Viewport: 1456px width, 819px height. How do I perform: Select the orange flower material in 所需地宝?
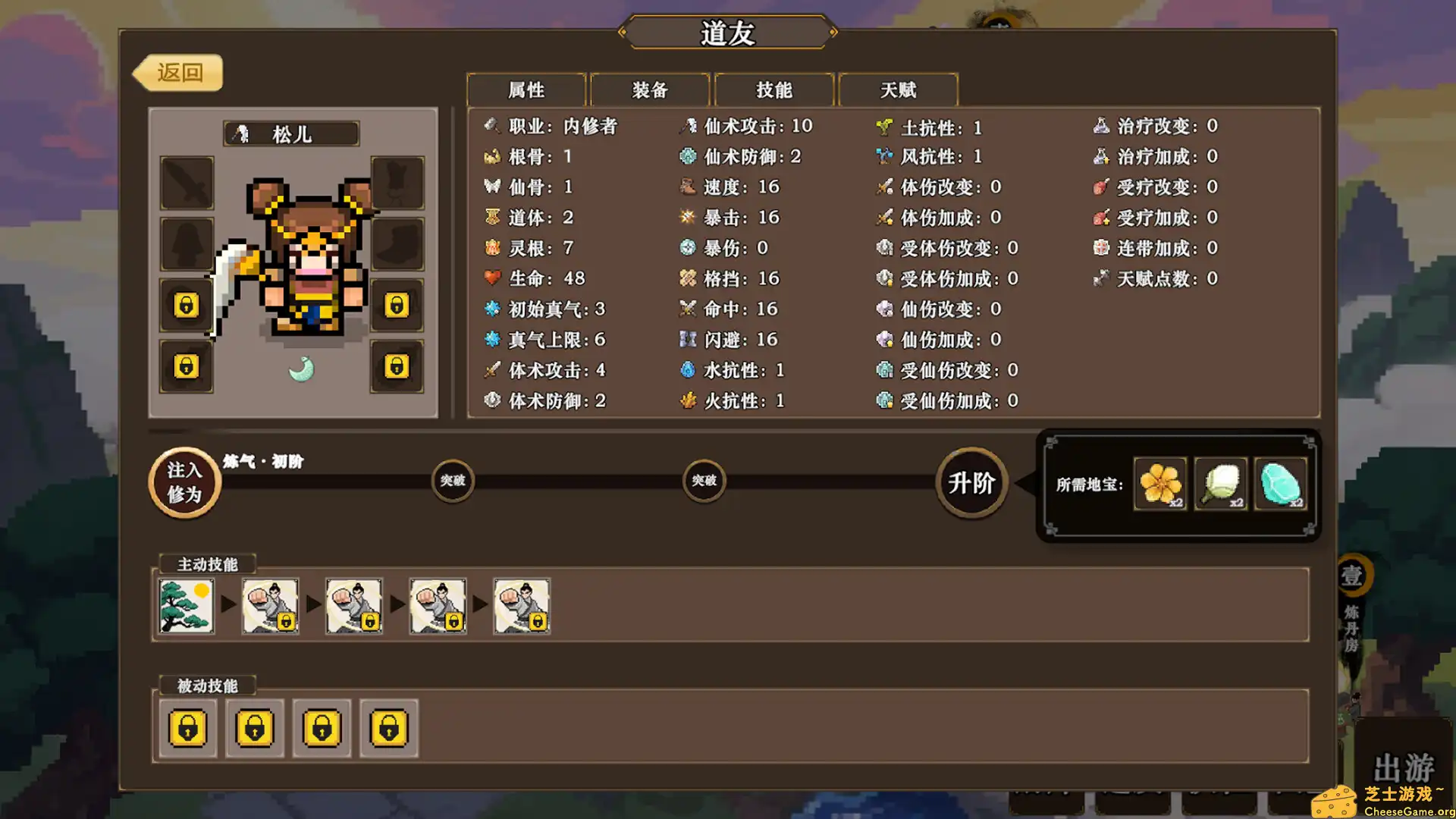(x=1159, y=483)
